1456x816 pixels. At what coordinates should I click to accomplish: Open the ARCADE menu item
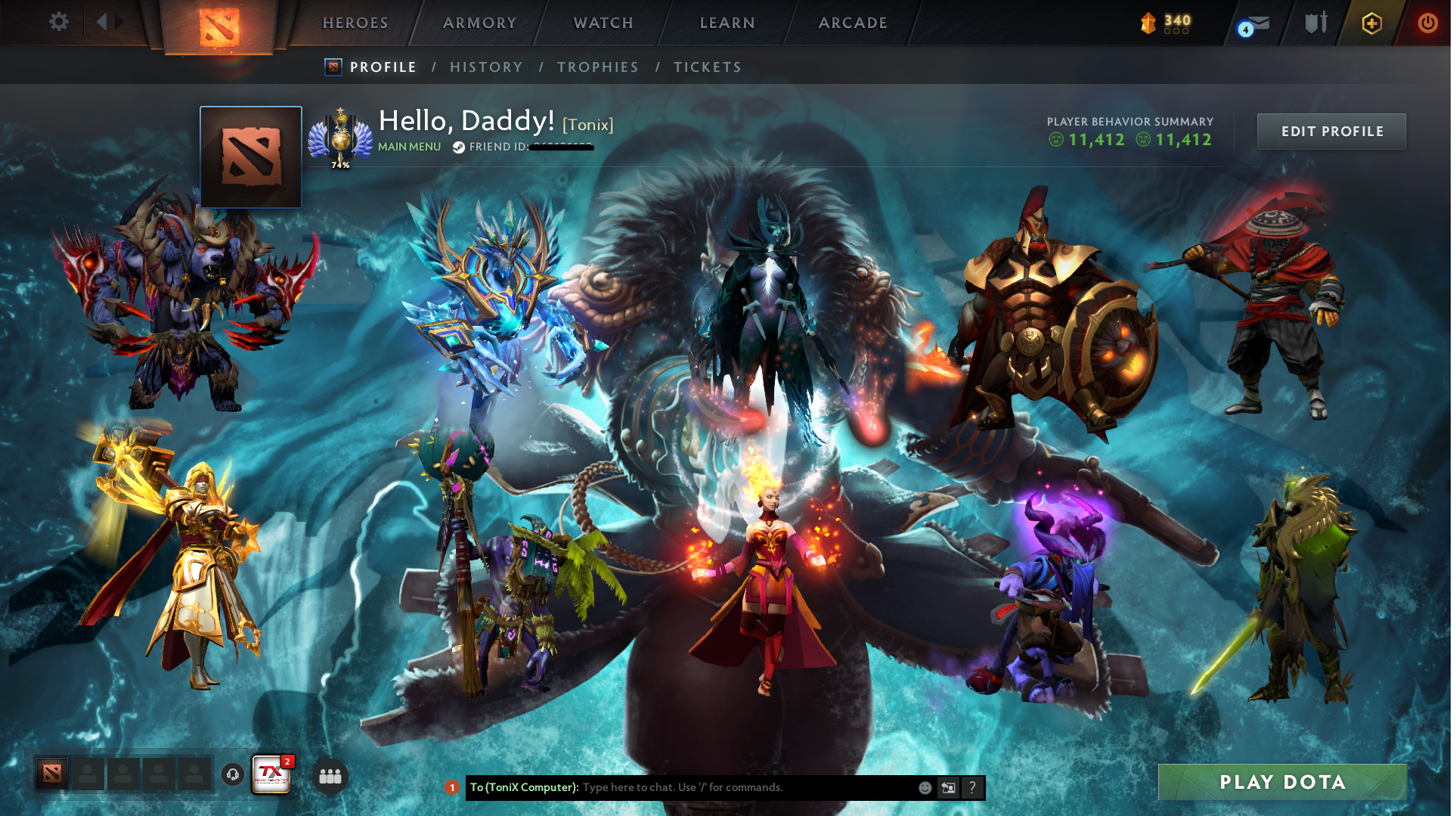tap(853, 23)
